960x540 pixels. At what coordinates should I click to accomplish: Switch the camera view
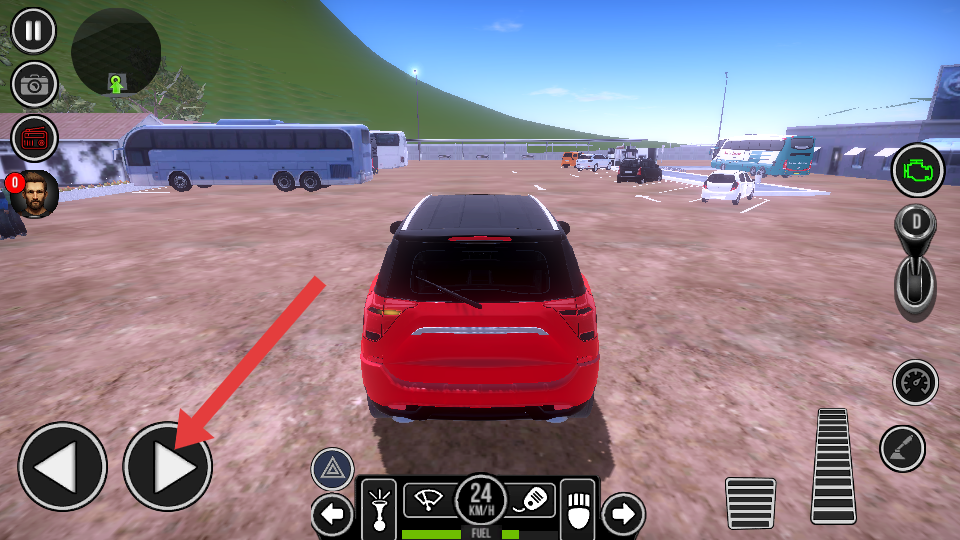tap(33, 85)
